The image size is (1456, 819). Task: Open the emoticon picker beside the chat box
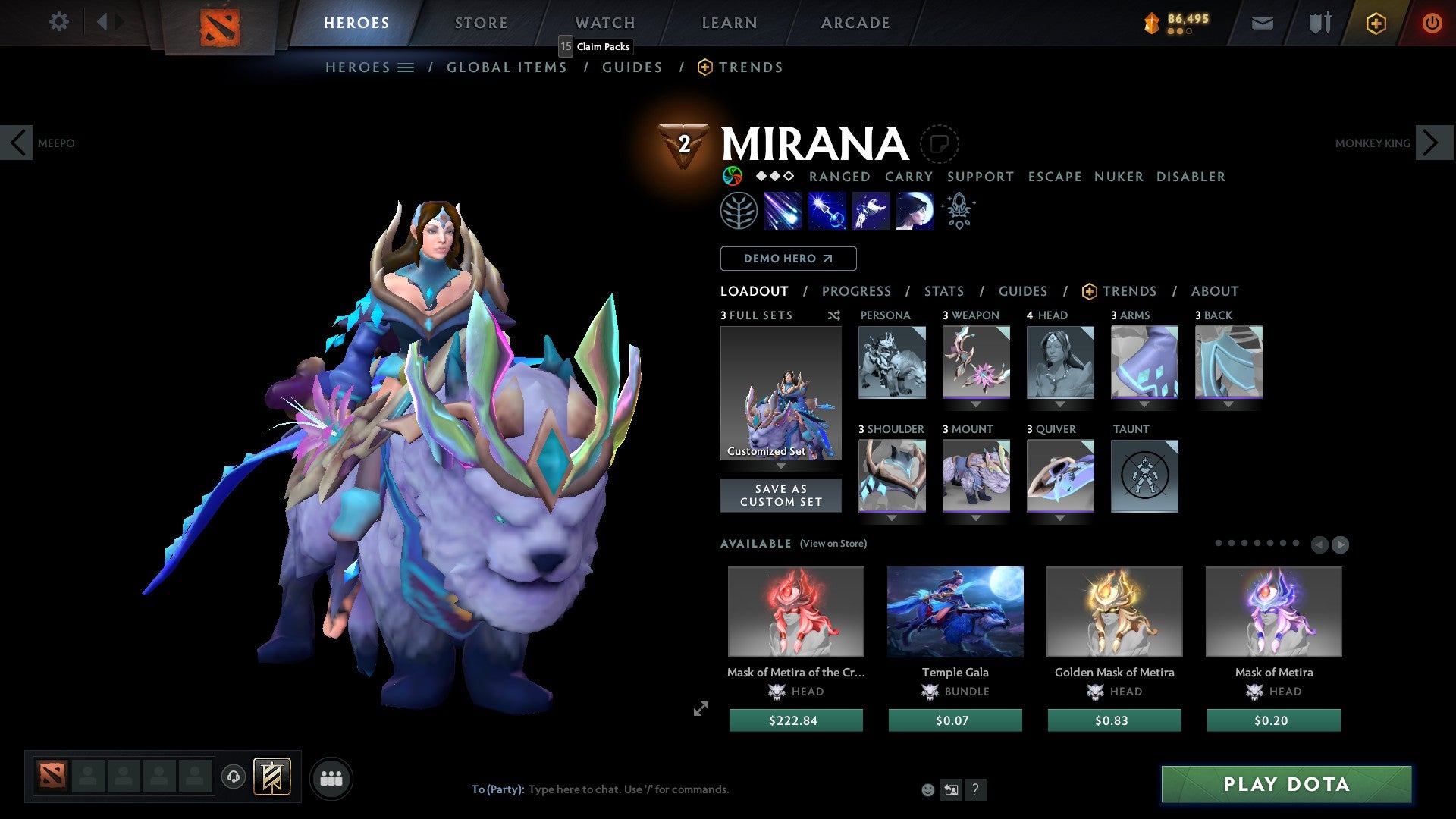927,789
